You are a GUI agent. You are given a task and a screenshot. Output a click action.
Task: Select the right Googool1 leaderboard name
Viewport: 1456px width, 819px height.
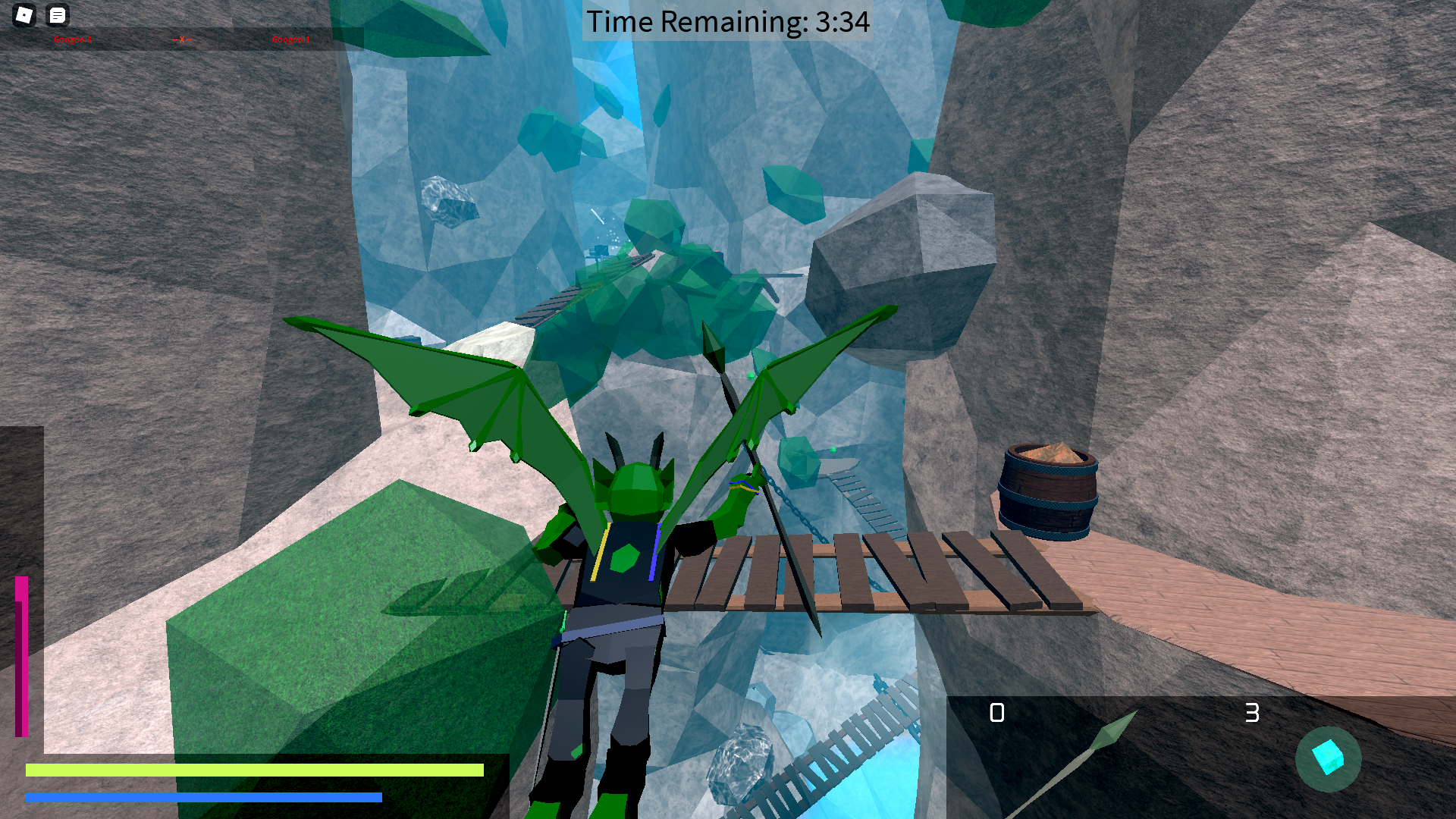(291, 39)
